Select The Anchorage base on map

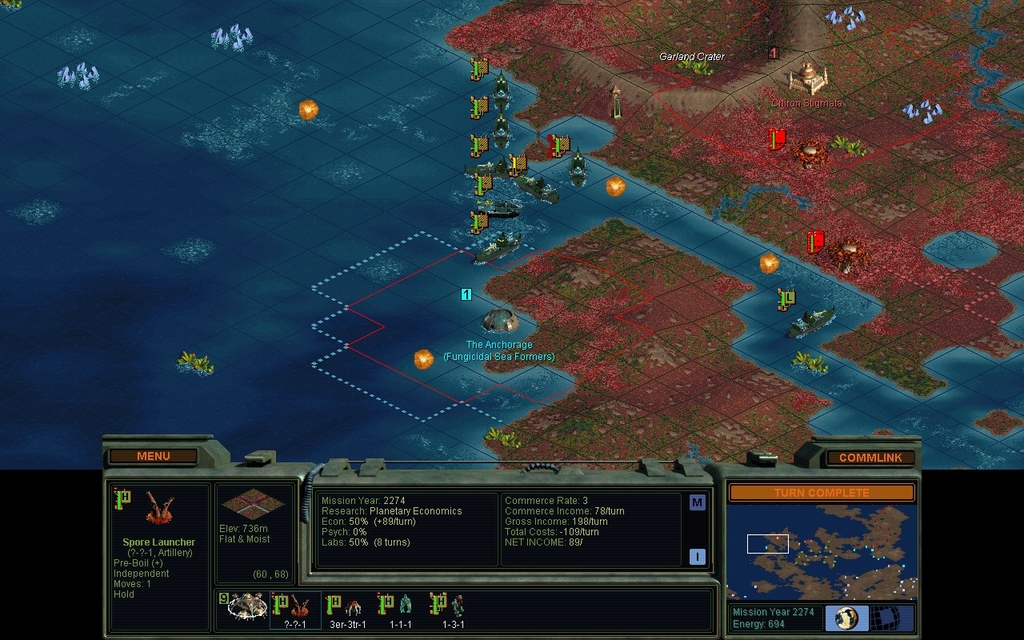500,320
